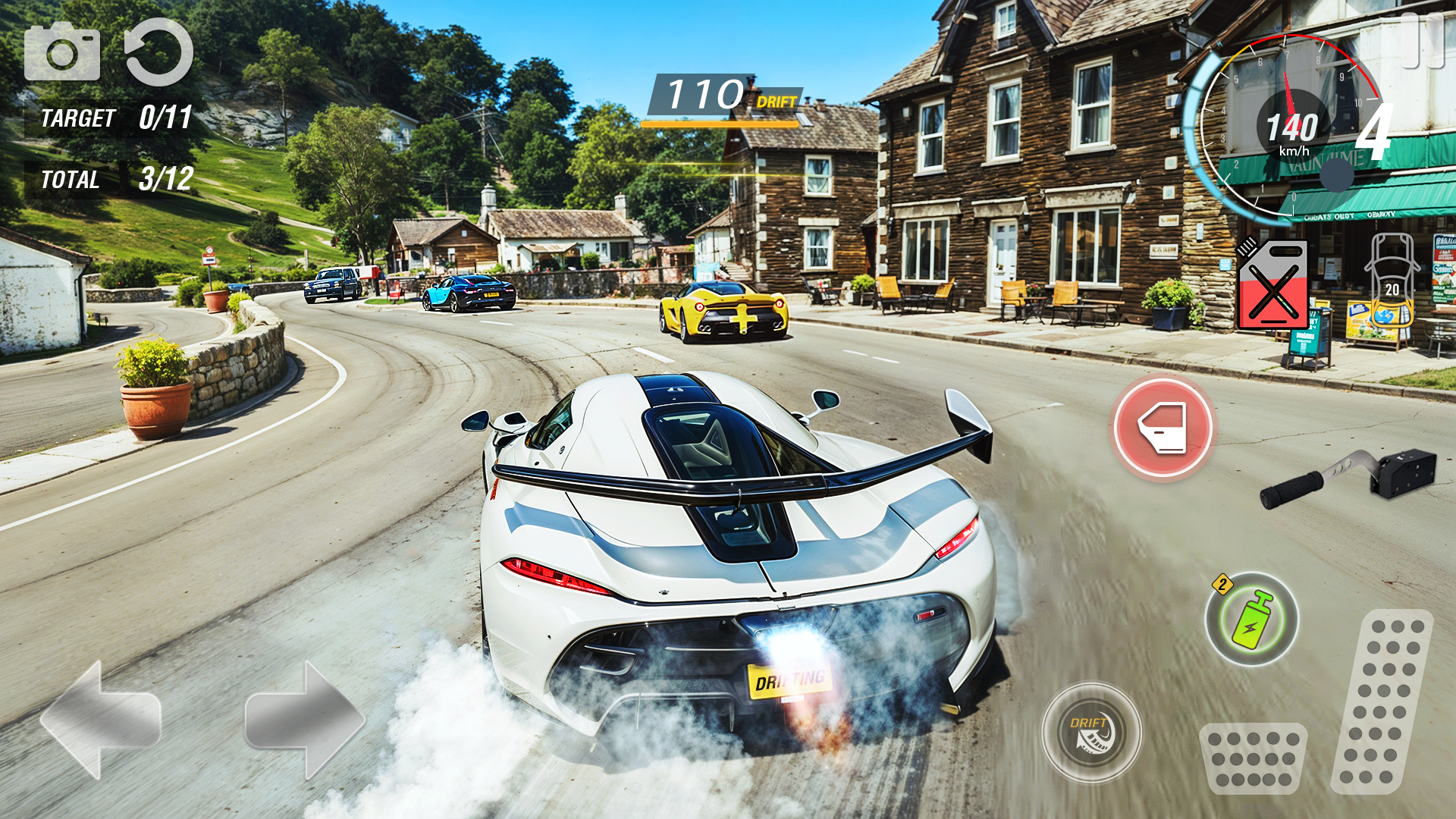Step on the gas pedal
This screenshot has width=1456, height=819.
(1382, 701)
